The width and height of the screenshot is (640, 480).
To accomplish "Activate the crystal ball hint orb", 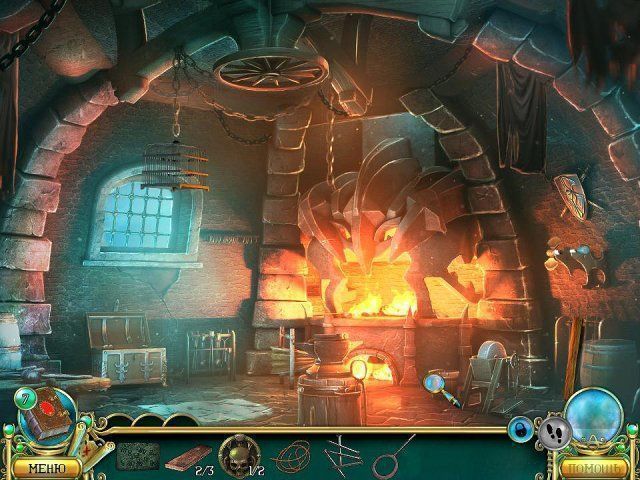I will tap(596, 417).
